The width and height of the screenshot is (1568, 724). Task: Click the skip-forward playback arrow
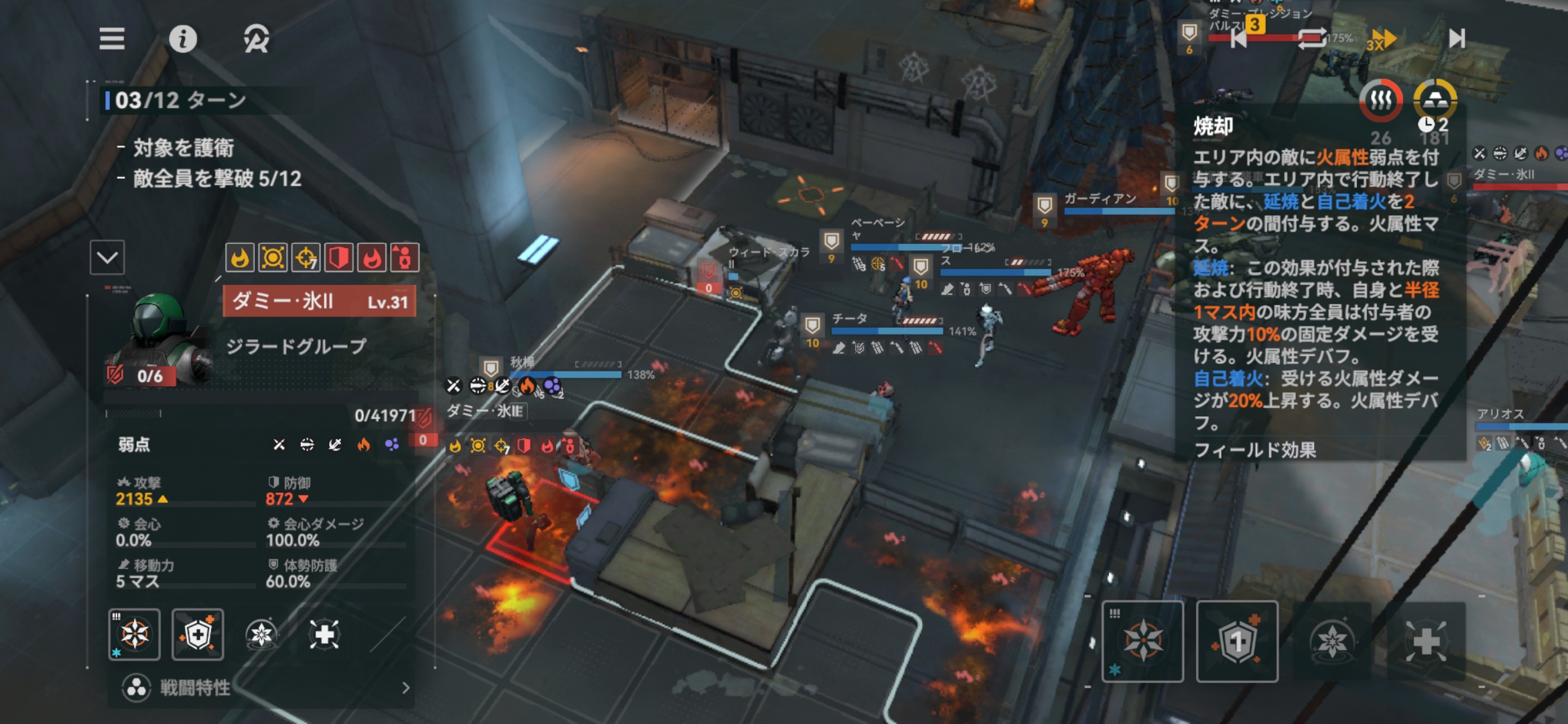pos(1457,38)
